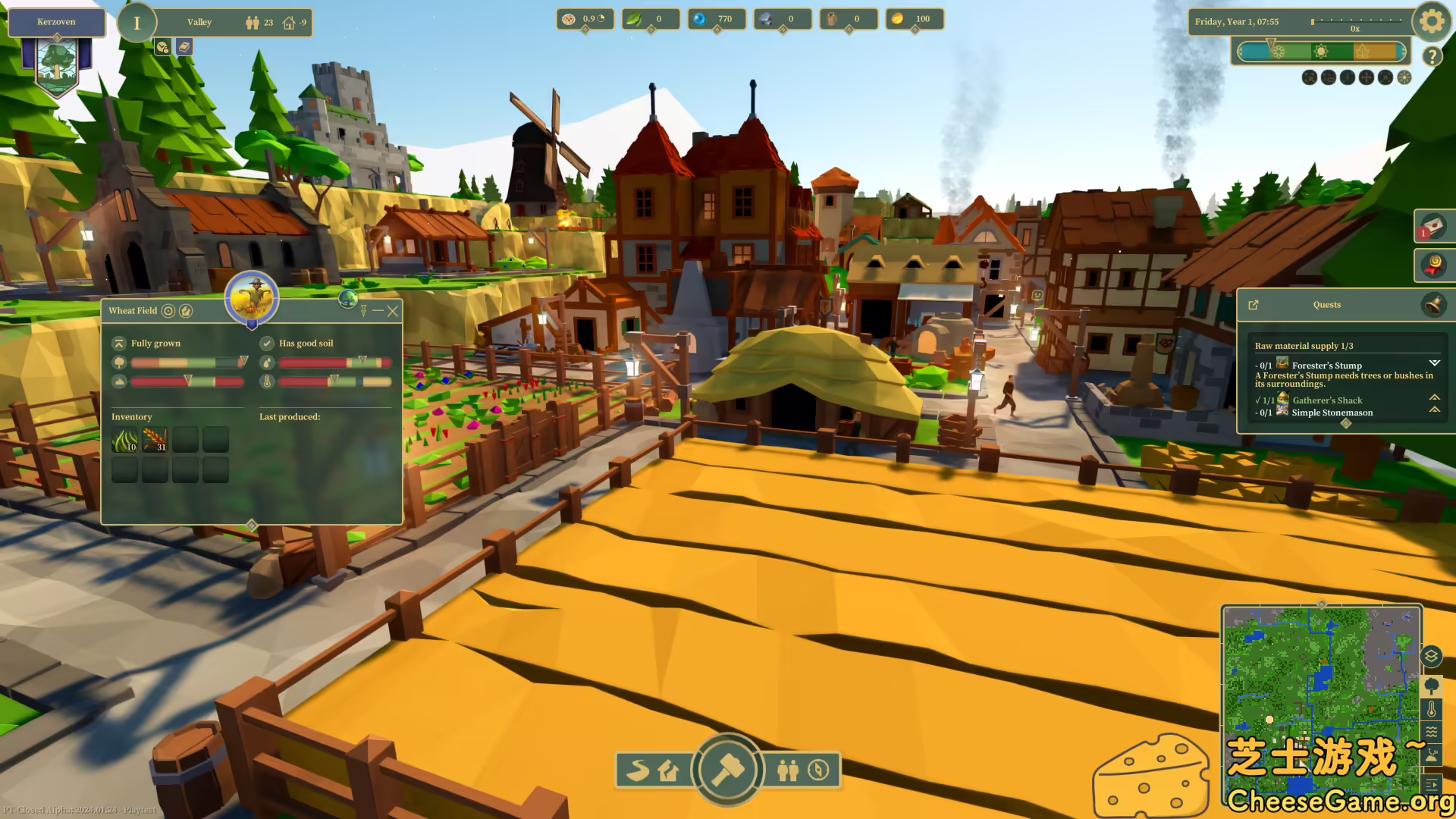
Task: Pop out the Quests panel
Action: pyautogui.click(x=1253, y=305)
